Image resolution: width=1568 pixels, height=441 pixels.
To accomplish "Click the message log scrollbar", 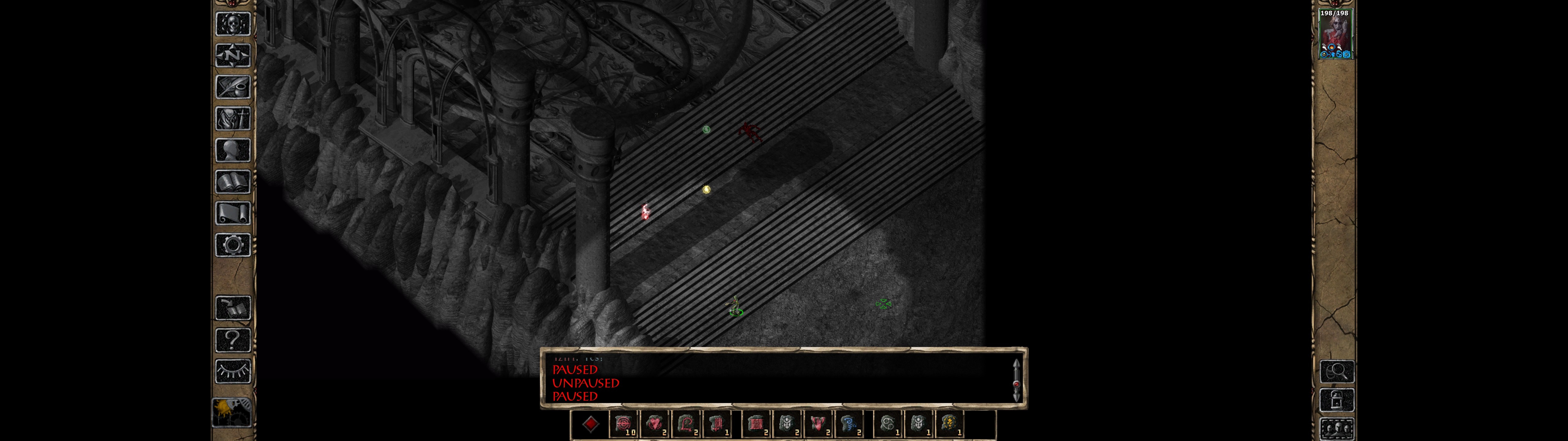I will [1016, 381].
